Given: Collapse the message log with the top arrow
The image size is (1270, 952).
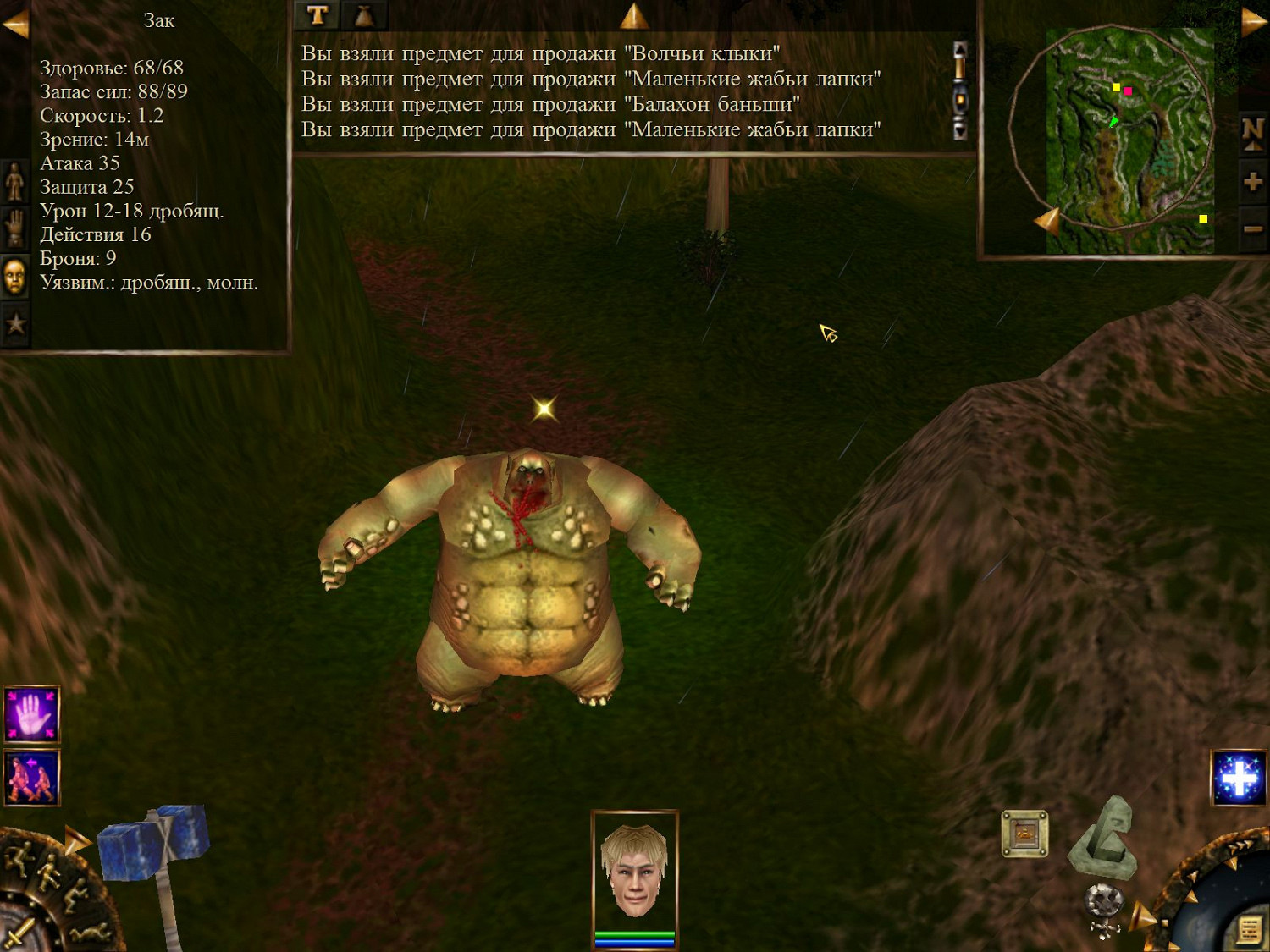Looking at the screenshot, I should pyautogui.click(x=633, y=15).
